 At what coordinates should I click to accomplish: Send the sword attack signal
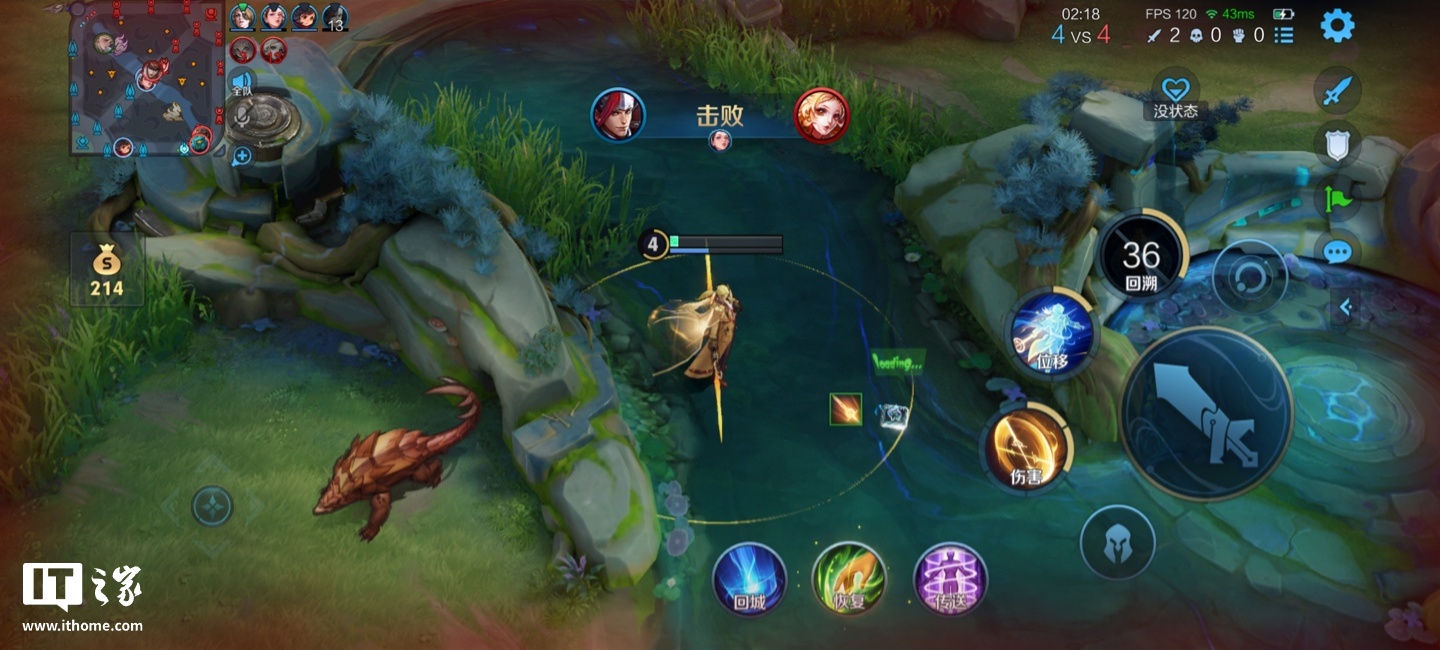[x=1337, y=92]
